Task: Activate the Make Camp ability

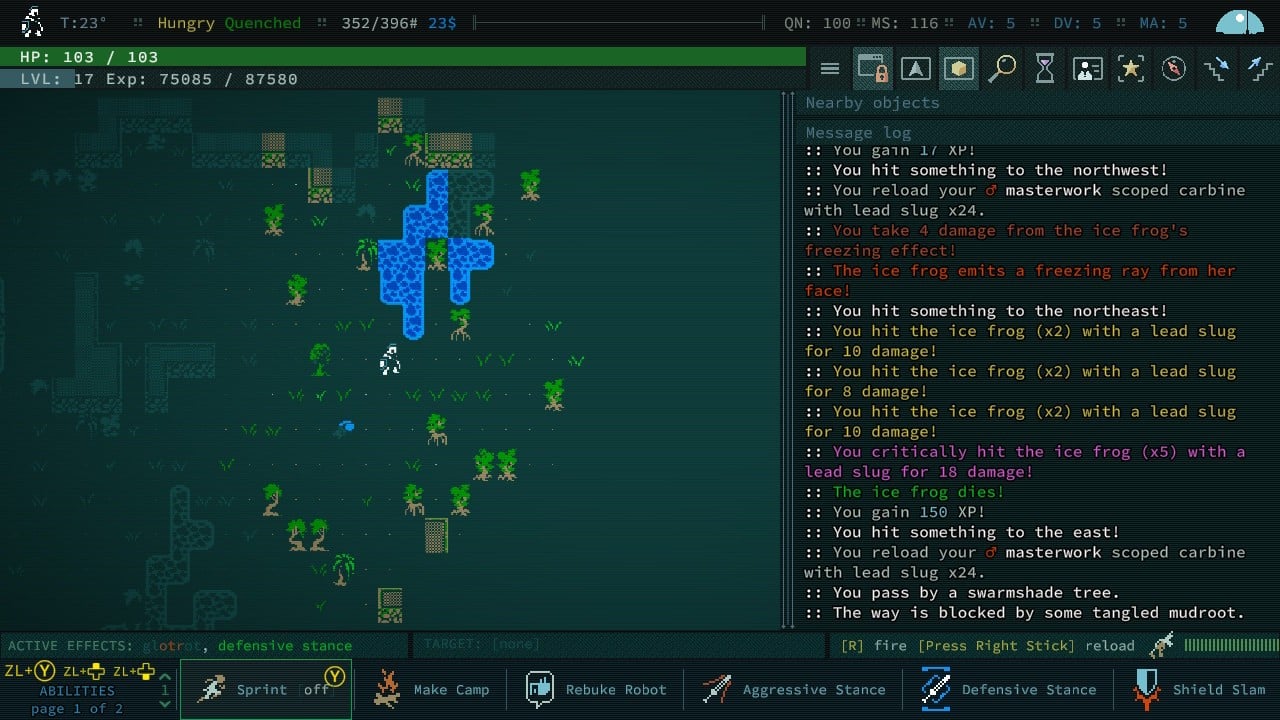Action: [x=431, y=689]
